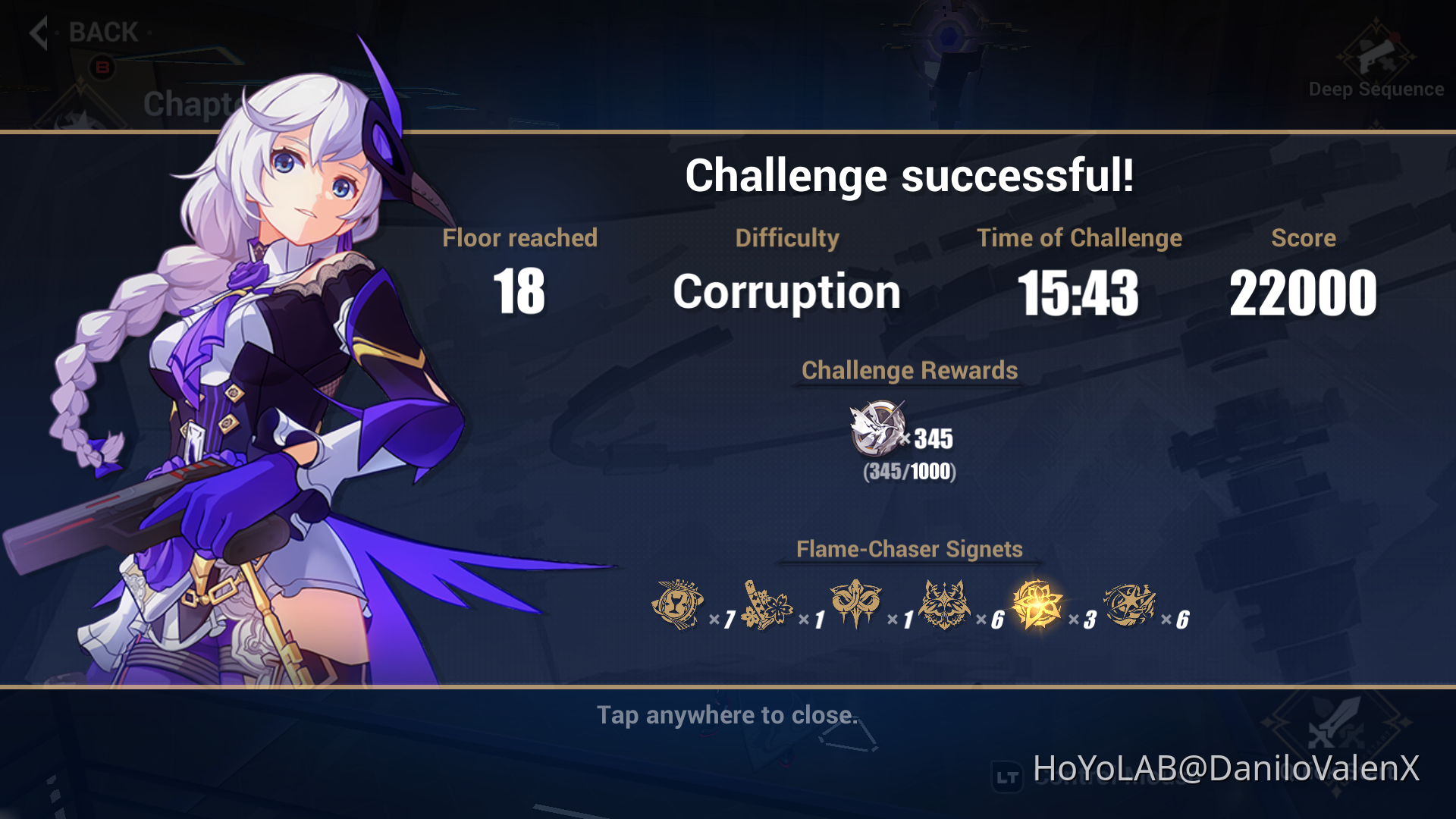Expand the Flame-Chaser Signets section header
Screen dimensions: 1456x819
coord(908,549)
